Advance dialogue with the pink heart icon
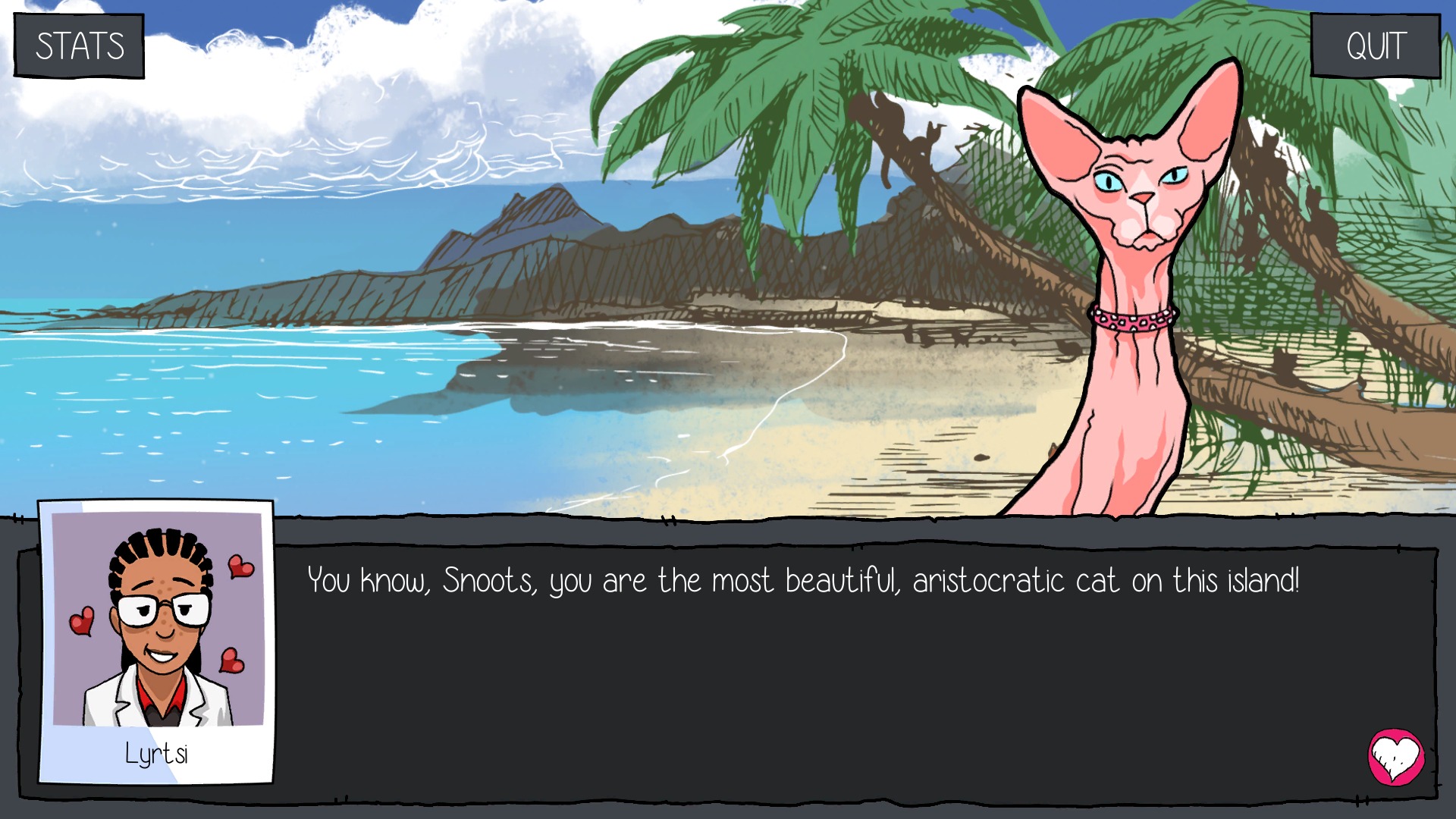This screenshot has height=819, width=1456. tap(1395, 757)
